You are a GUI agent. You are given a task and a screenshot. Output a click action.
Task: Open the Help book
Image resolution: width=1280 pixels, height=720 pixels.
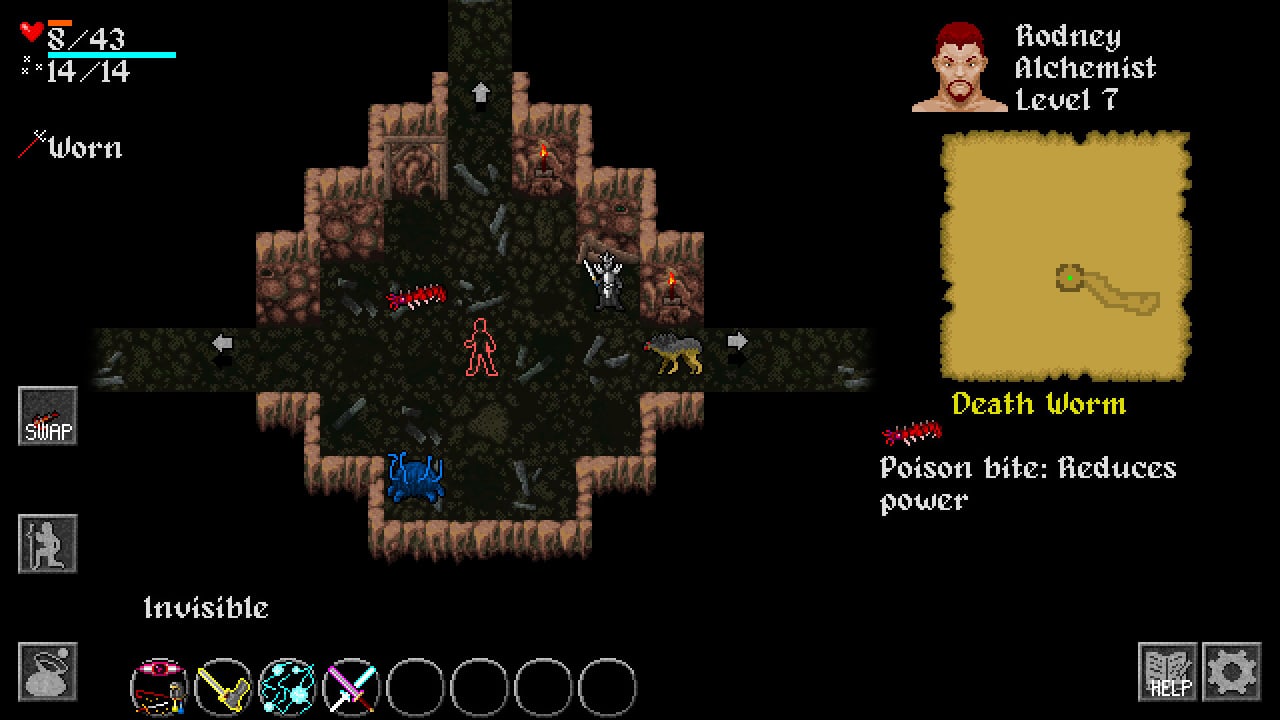tap(1167, 671)
